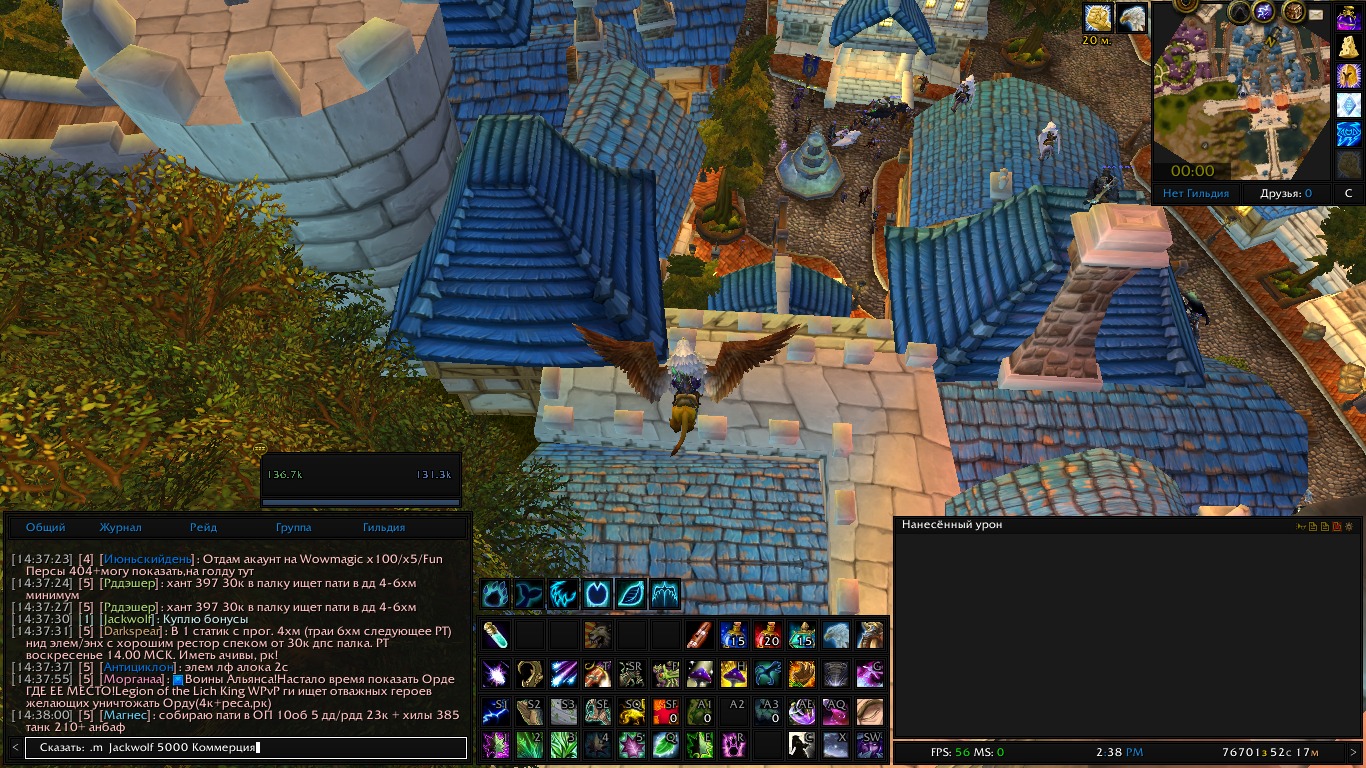
Task: Select the Рейд chat tab
Action: tap(203, 527)
